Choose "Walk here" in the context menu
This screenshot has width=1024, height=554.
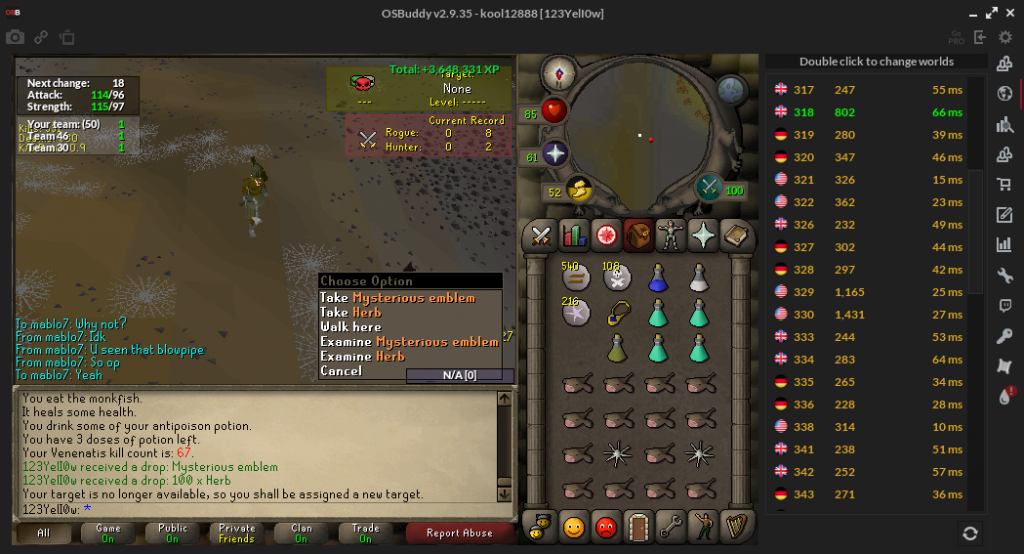click(350, 327)
